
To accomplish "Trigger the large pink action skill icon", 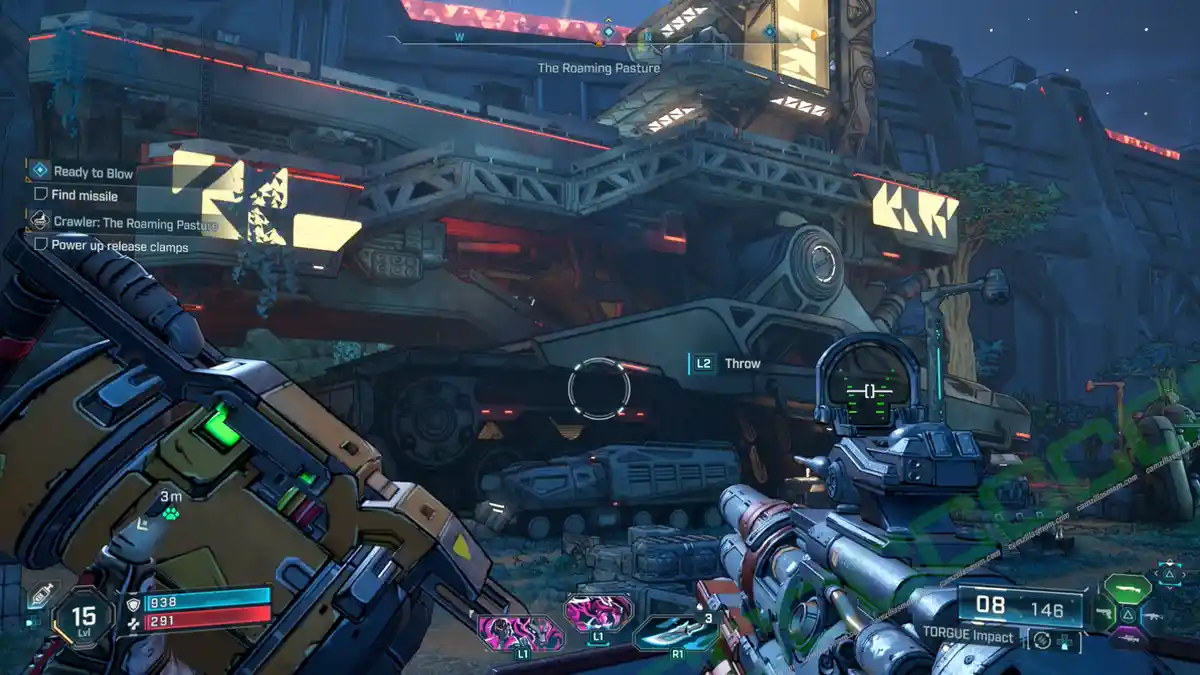I will pyautogui.click(x=520, y=632).
